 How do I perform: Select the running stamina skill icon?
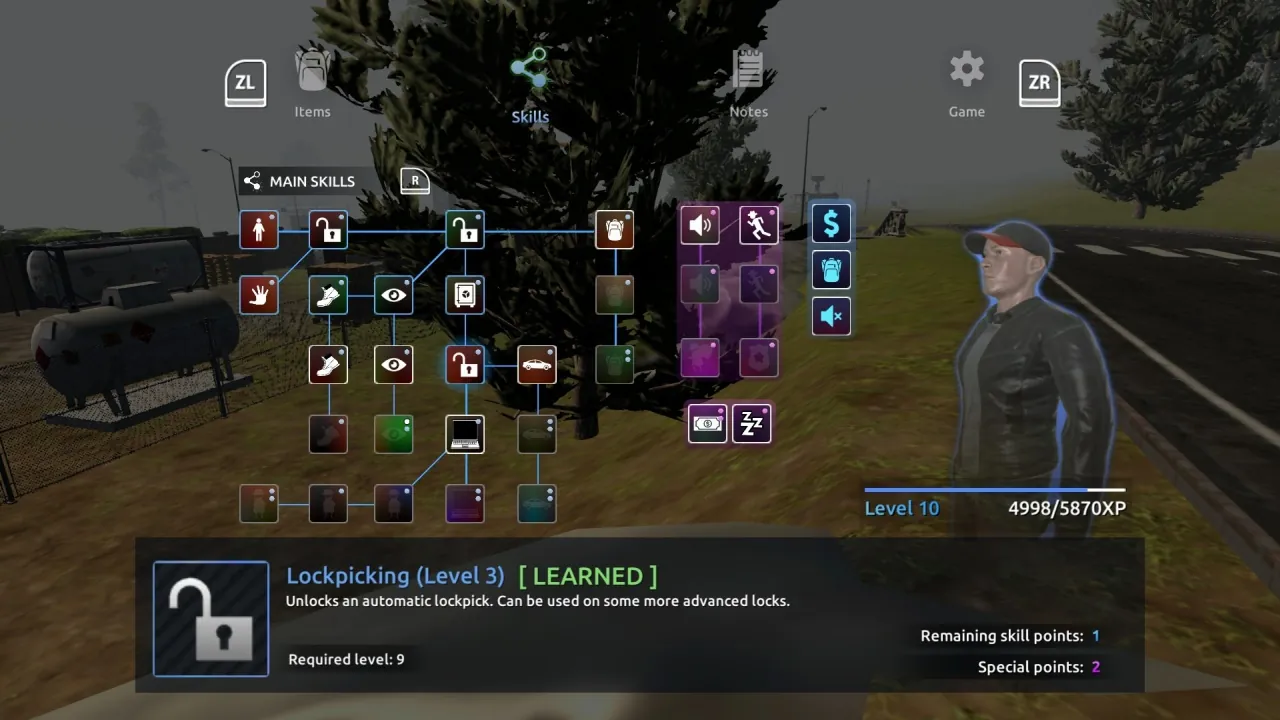(x=758, y=225)
